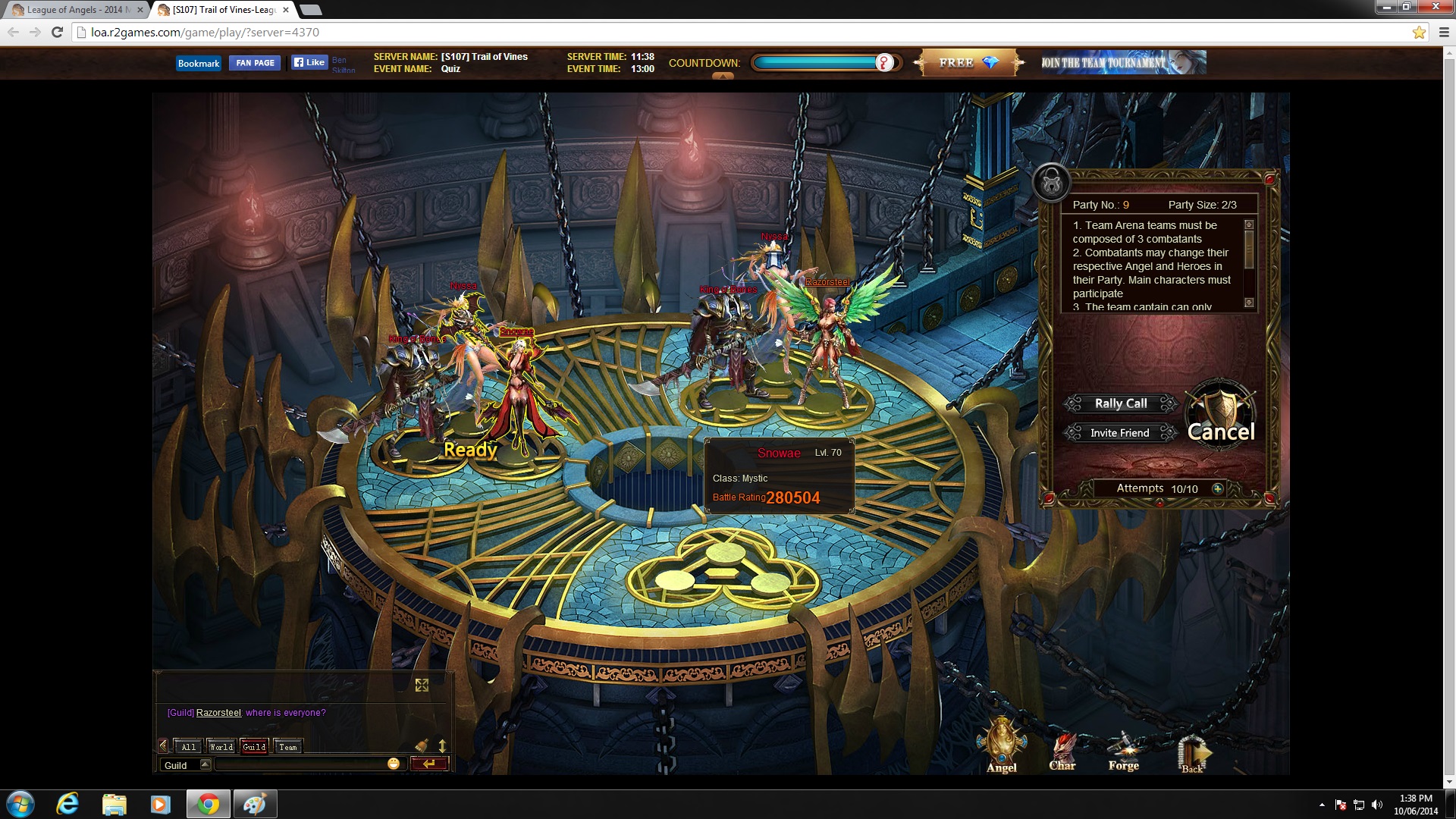The height and width of the screenshot is (819, 1456).
Task: Open the Guild chat channel dropdown
Action: coord(205,764)
